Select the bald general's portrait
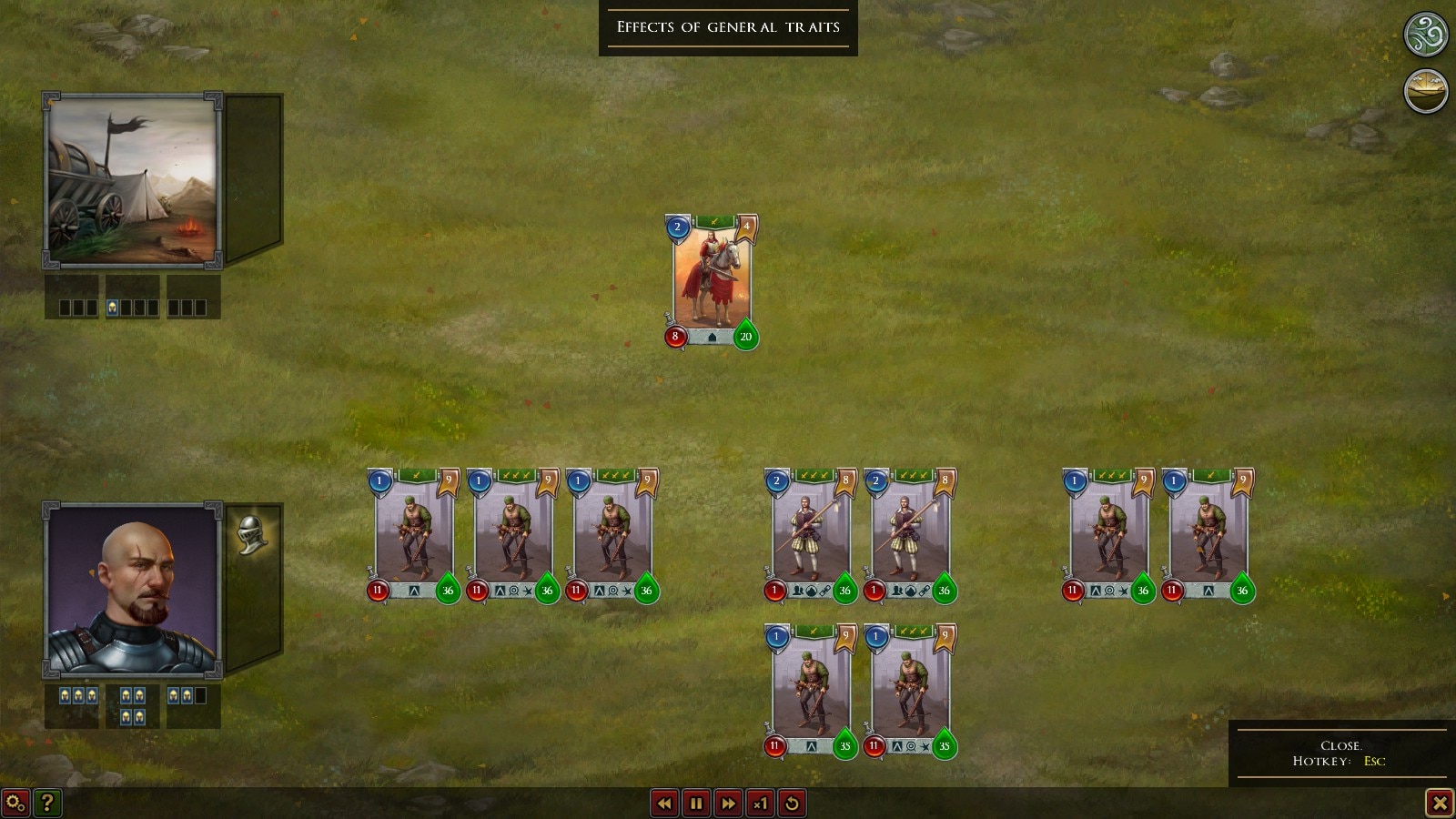The image size is (1456, 819). tap(133, 590)
